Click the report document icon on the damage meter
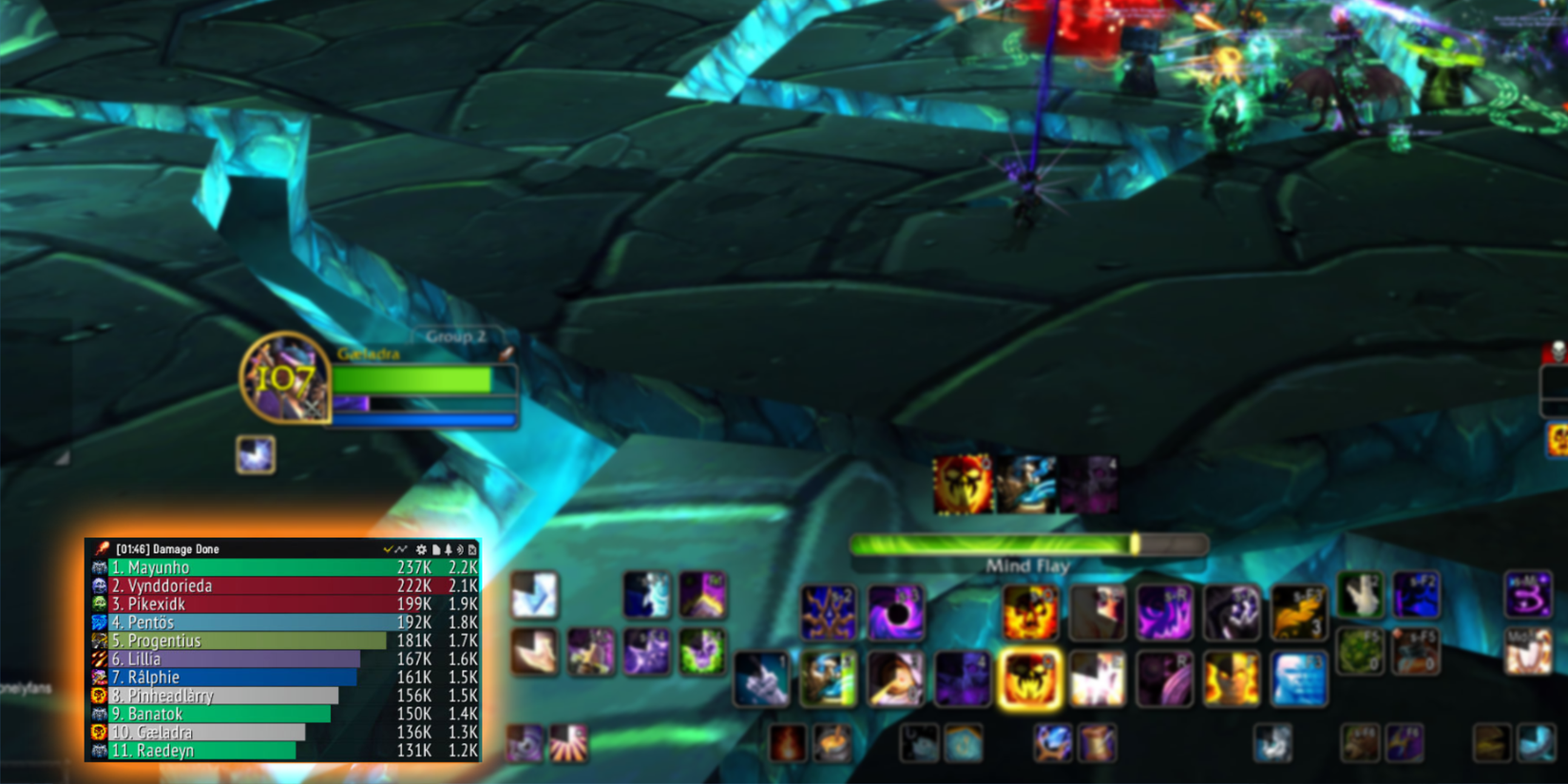Image resolution: width=1568 pixels, height=784 pixels. (x=435, y=549)
